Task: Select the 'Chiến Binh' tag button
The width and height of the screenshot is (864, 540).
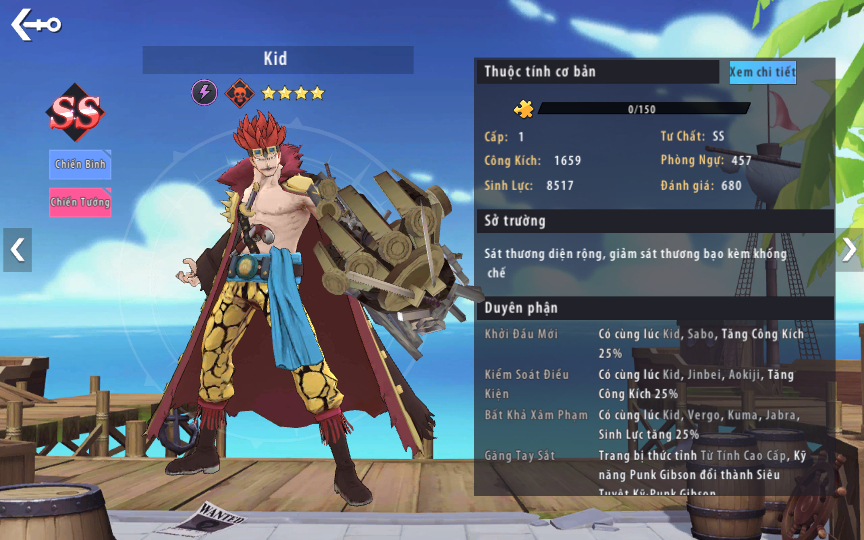Action: pos(80,164)
